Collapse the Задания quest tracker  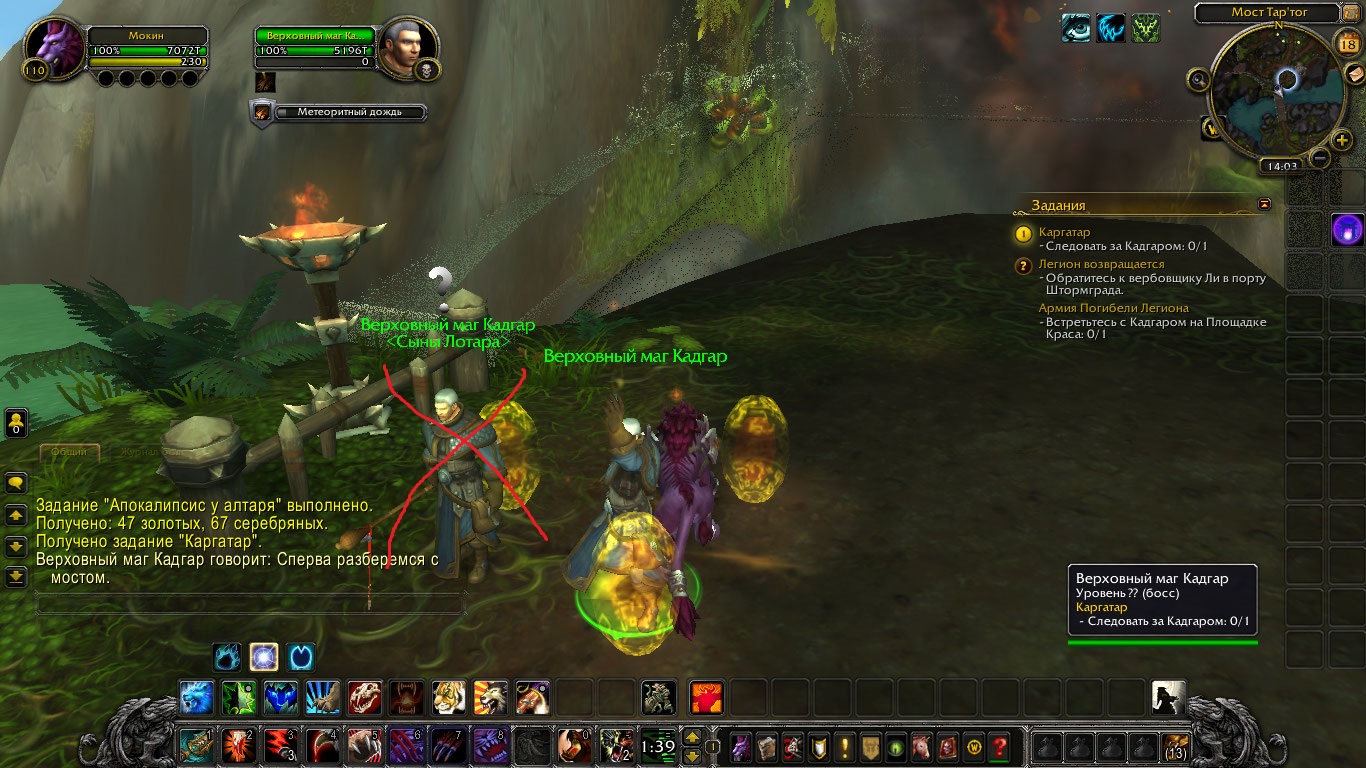1265,204
